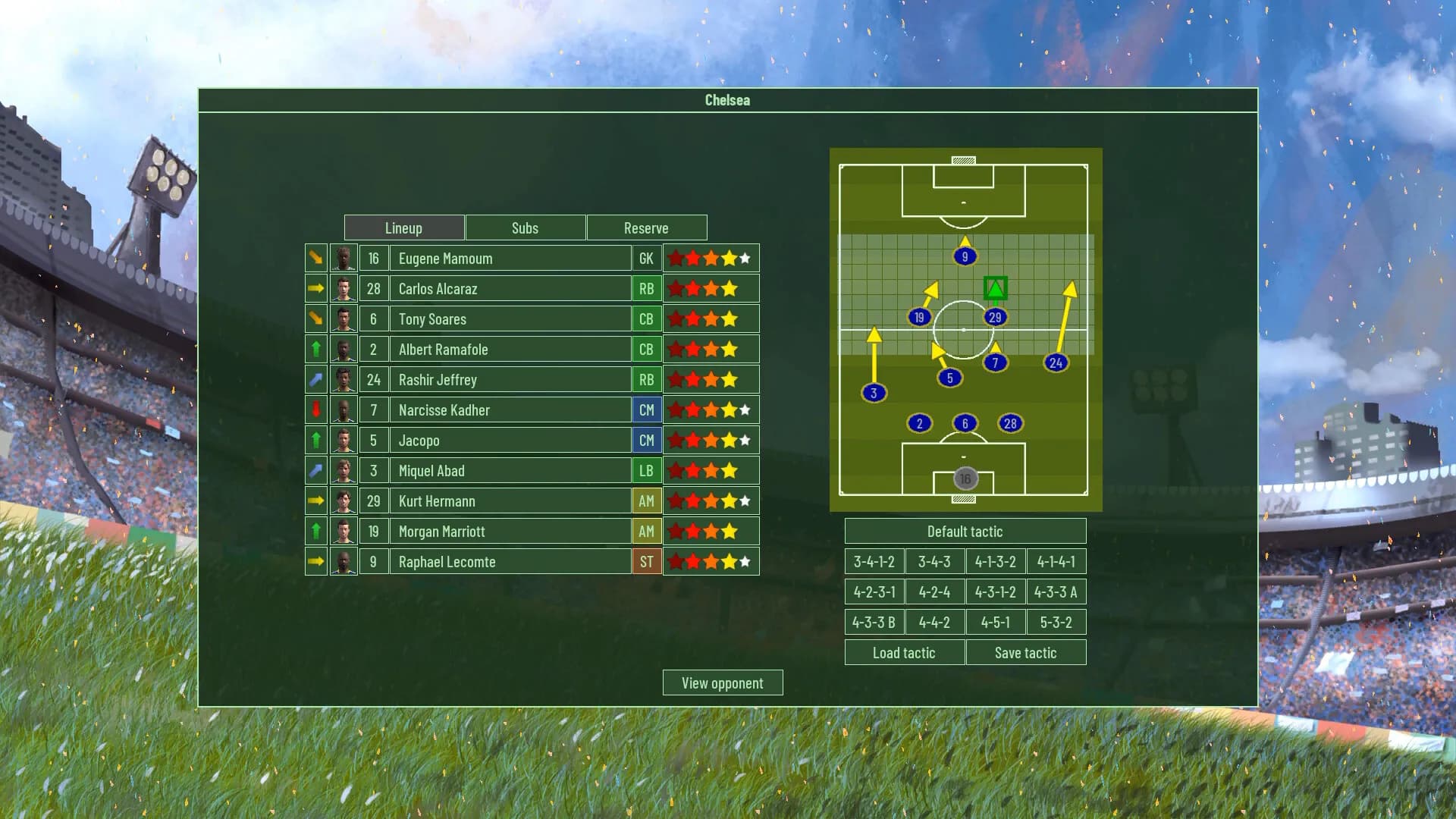This screenshot has height=819, width=1456.
Task: Enable the 5-3-2 formation
Action: (x=1056, y=621)
